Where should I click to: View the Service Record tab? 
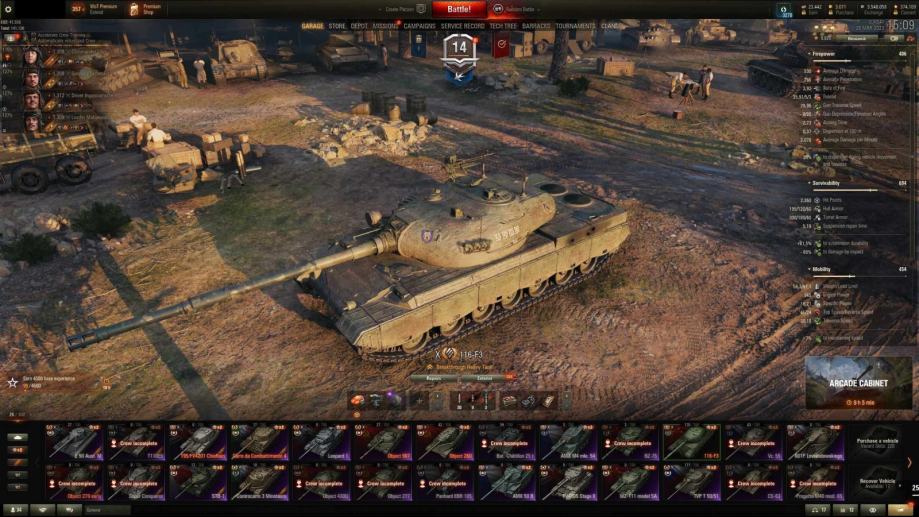(x=463, y=26)
